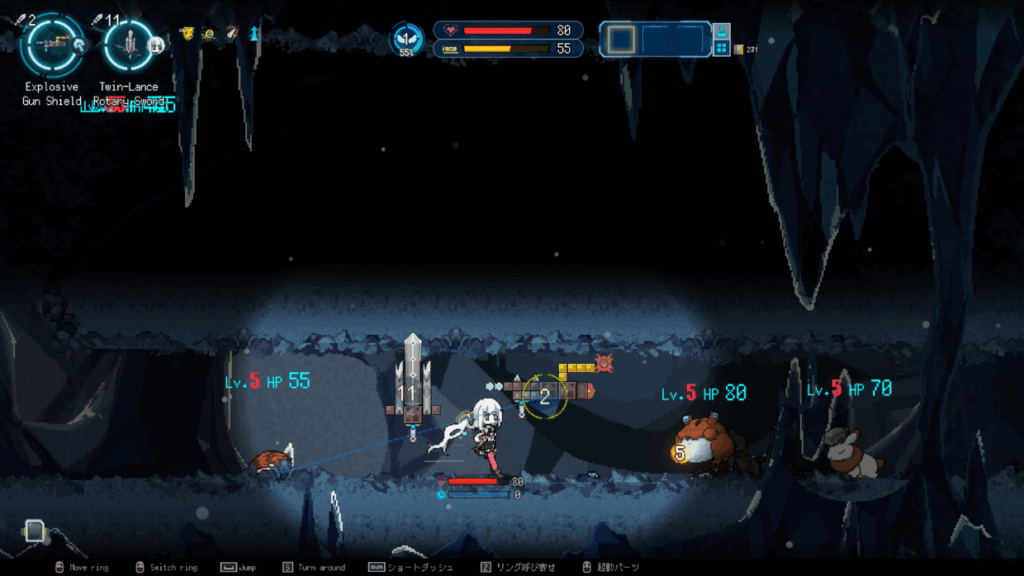The image size is (1024, 576).
Task: Select the Explosive Gun Shield weapon ring
Action: [50, 43]
